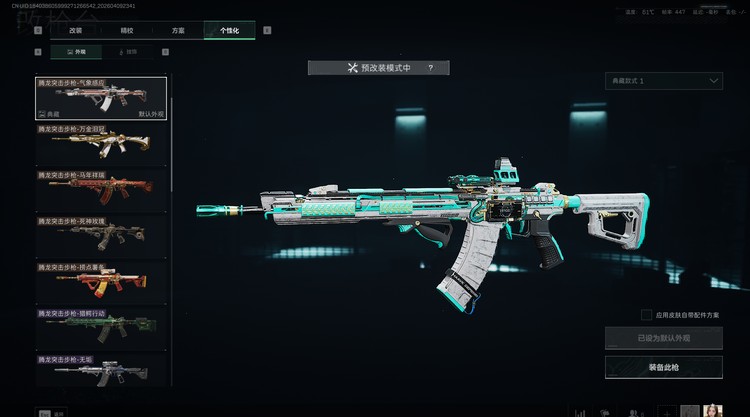Image resolution: width=750 pixels, height=417 pixels.
Task: Equip the weapon with 装备此枪
Action: pos(664,367)
